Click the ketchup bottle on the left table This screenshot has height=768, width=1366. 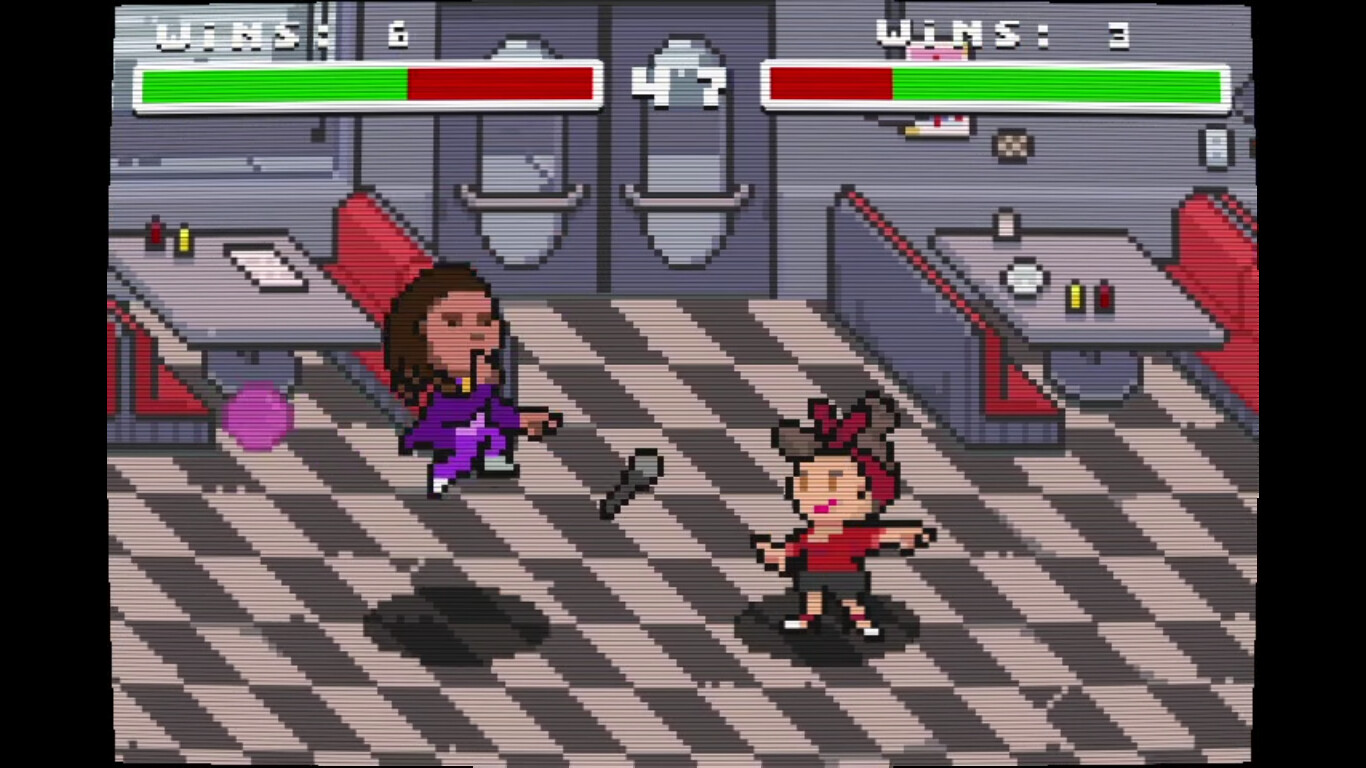[x=156, y=235]
